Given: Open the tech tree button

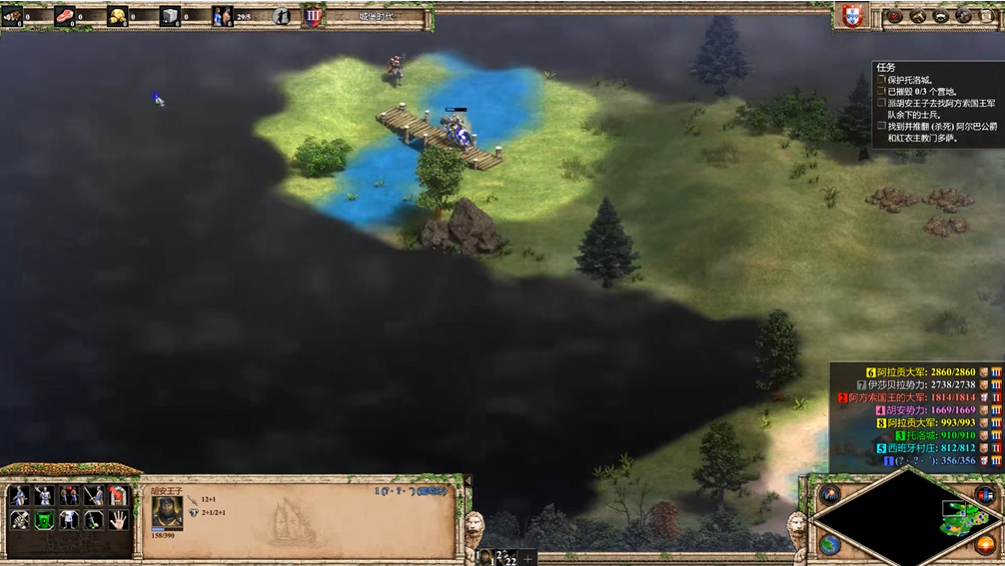Looking at the screenshot, I should pyautogui.click(x=918, y=16).
